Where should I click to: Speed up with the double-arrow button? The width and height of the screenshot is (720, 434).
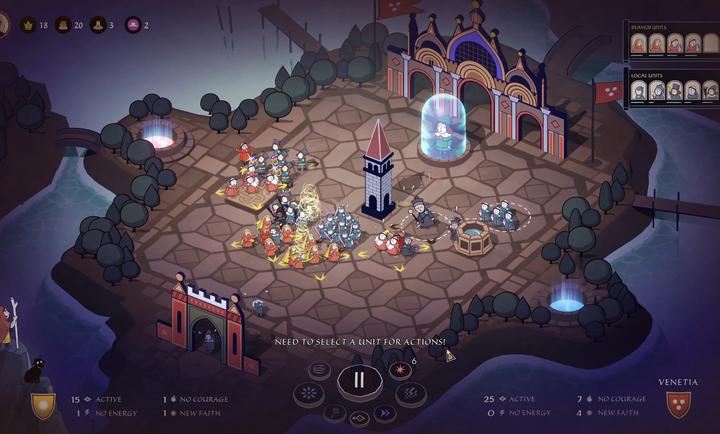(x=385, y=413)
